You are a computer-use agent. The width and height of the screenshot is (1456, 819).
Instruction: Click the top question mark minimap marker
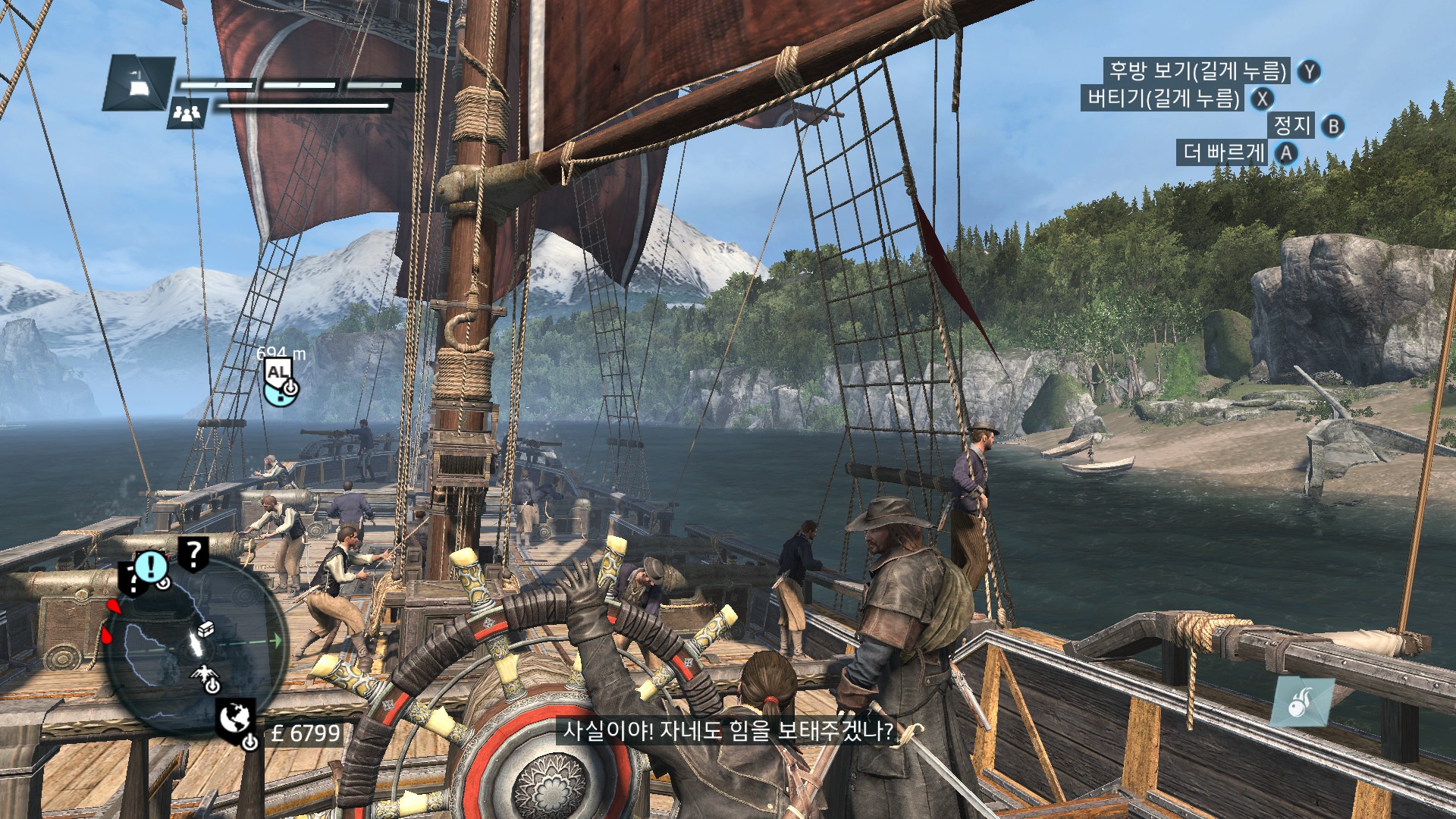point(194,554)
